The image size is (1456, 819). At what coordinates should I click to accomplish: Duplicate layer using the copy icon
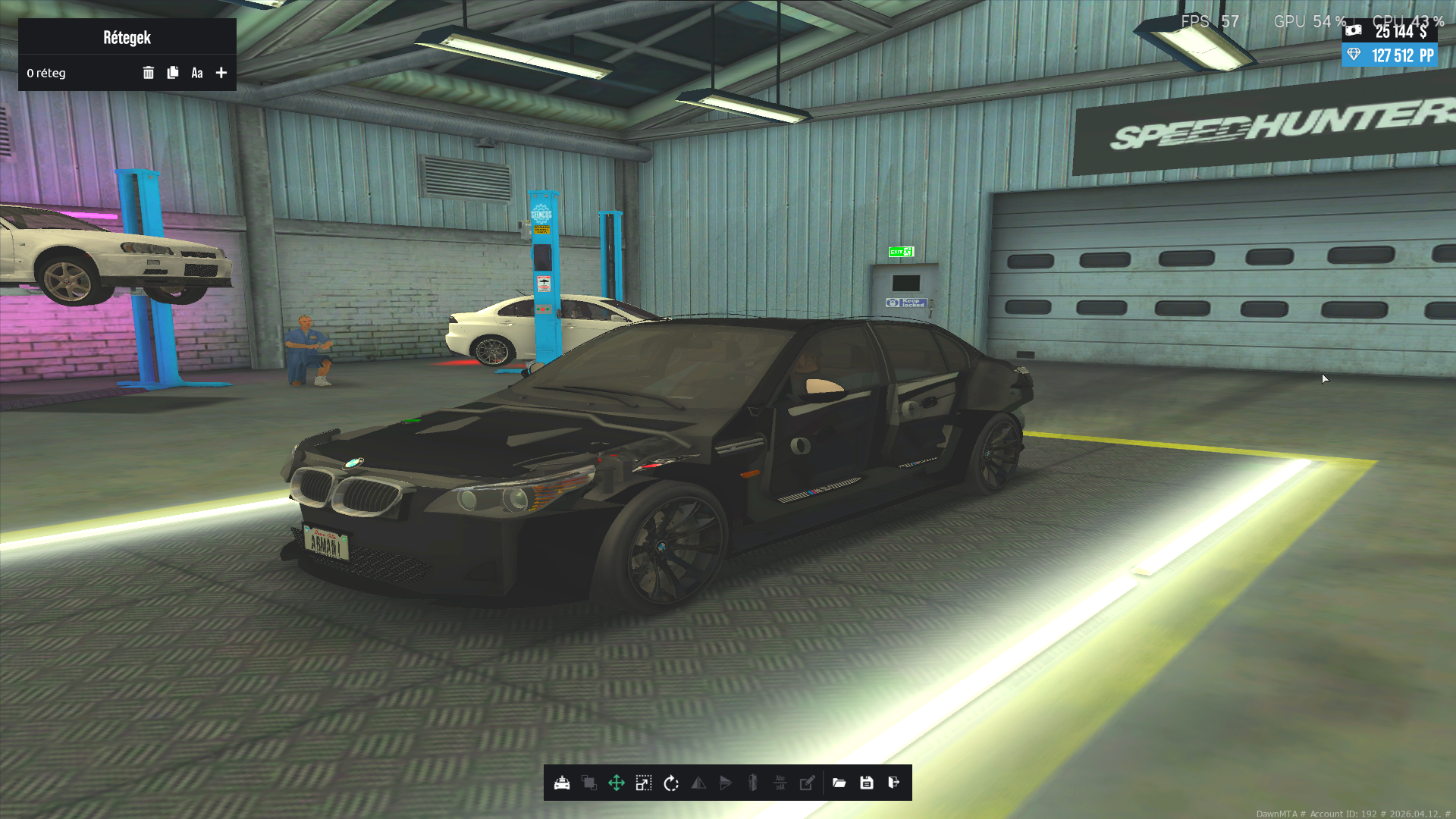point(173,73)
